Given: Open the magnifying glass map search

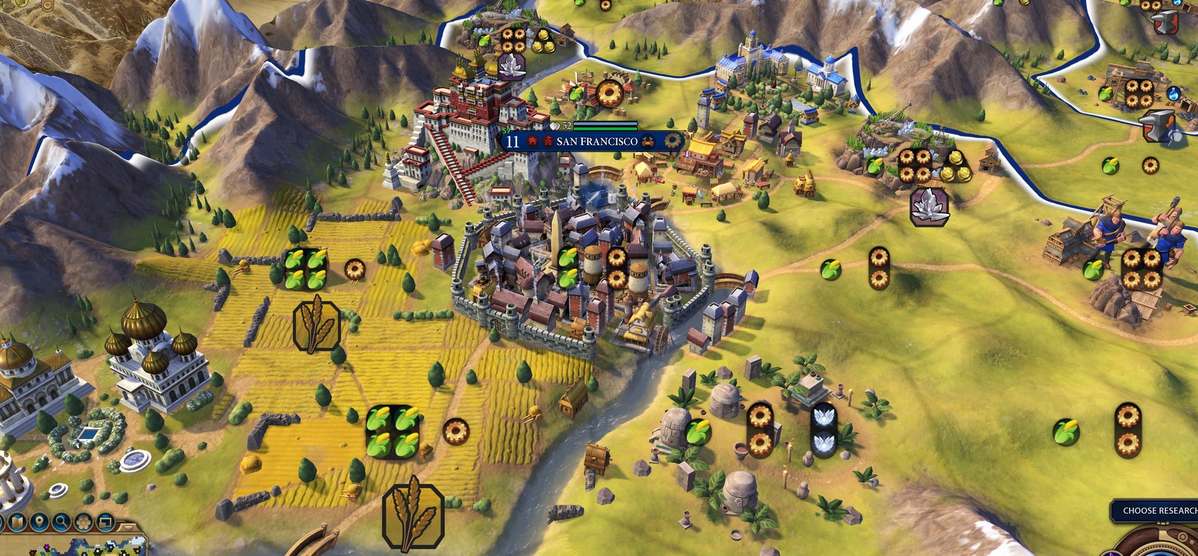Looking at the screenshot, I should pyautogui.click(x=61, y=521).
